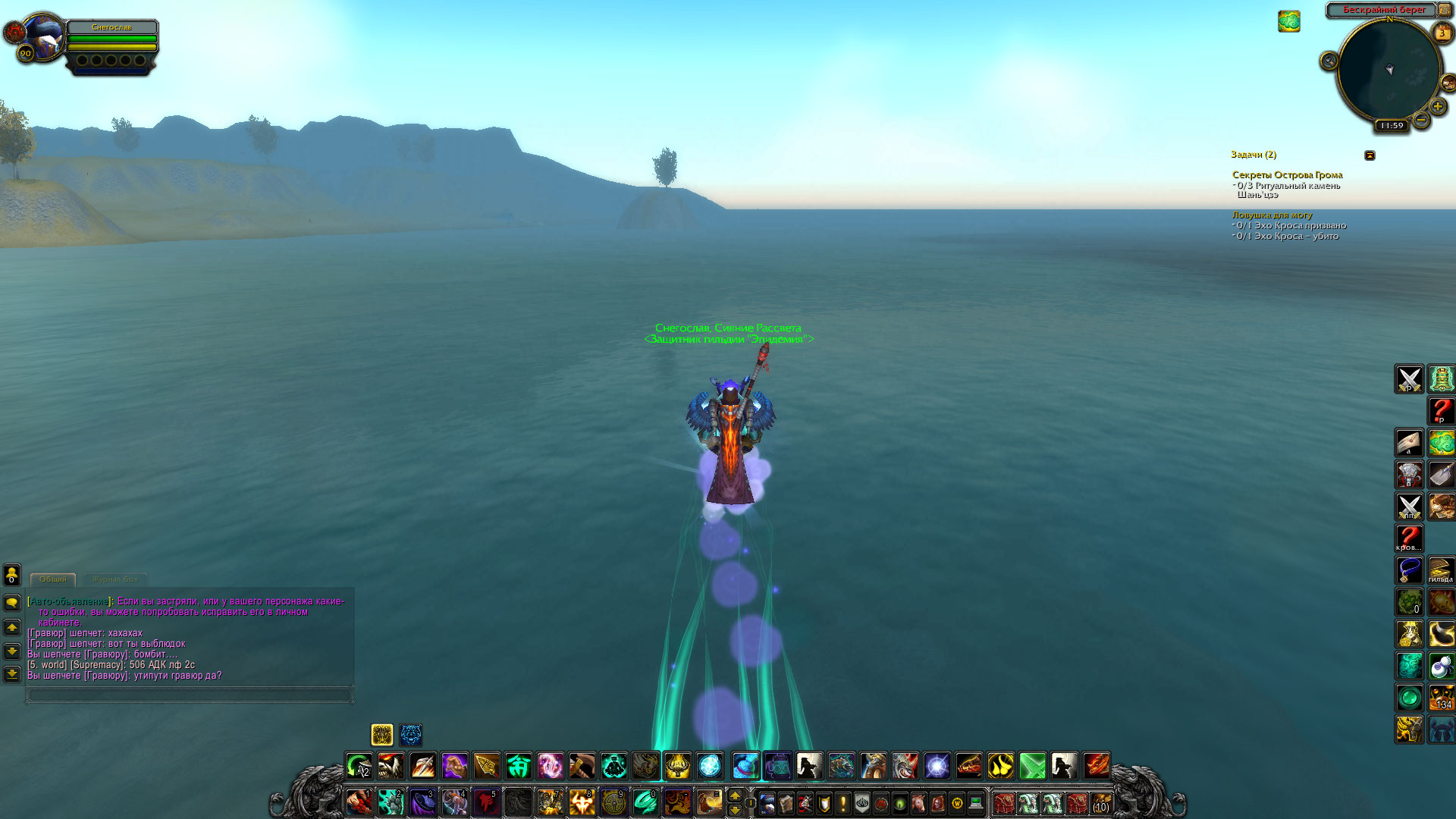This screenshot has width=1456, height=819.
Task: Activate the green crossed-swords ability icon
Action: tap(1032, 766)
